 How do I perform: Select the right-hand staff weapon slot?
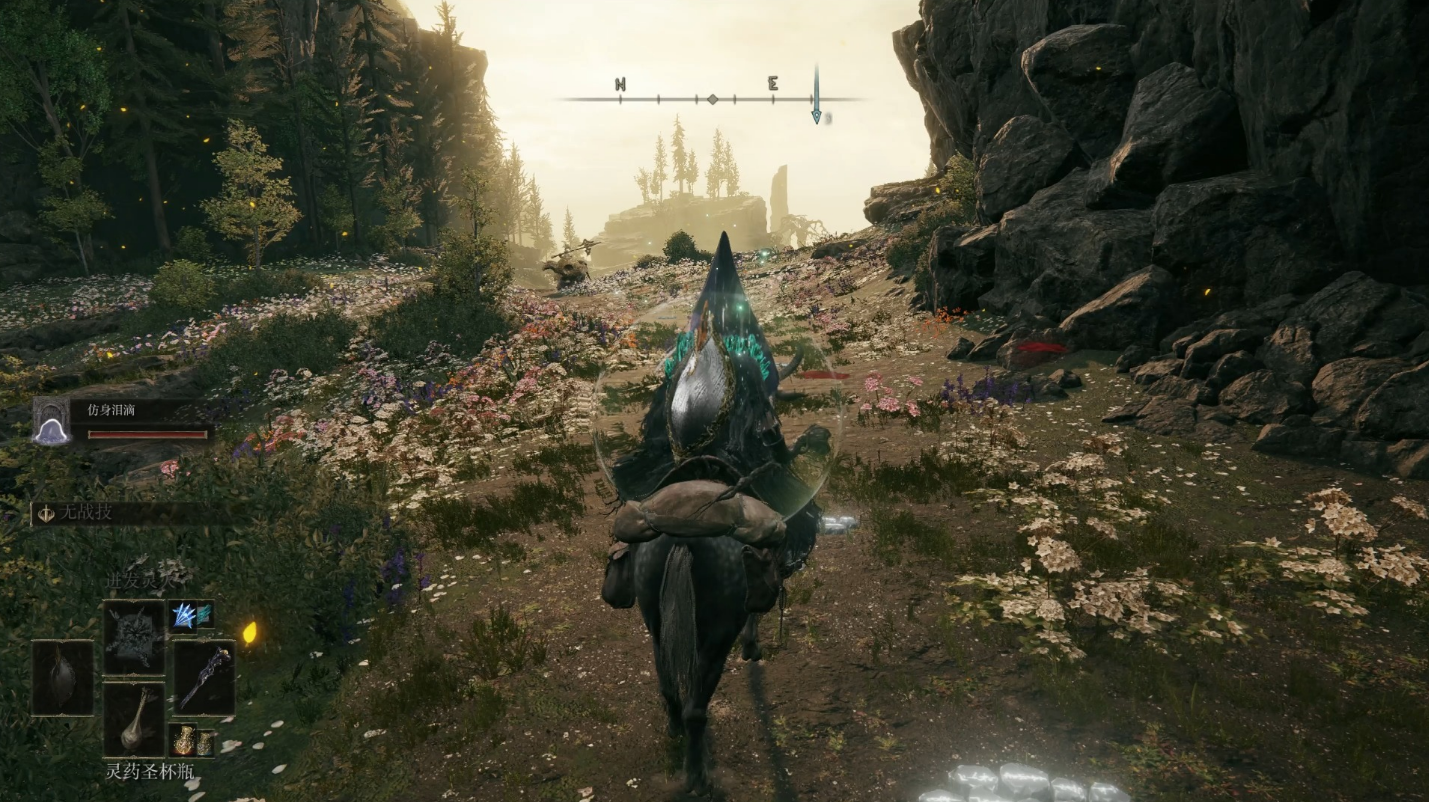coord(205,677)
